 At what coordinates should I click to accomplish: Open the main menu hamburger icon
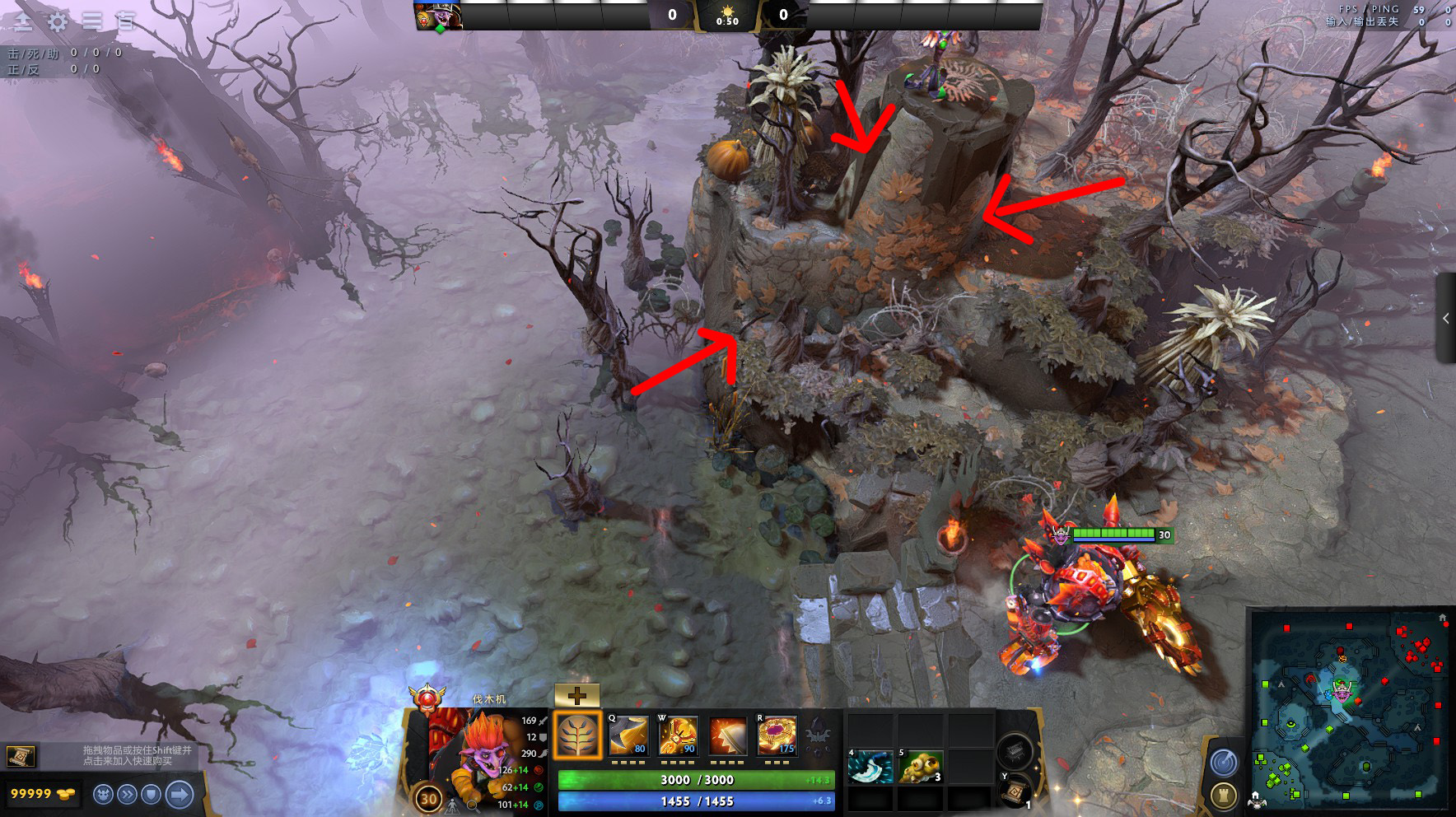92,21
